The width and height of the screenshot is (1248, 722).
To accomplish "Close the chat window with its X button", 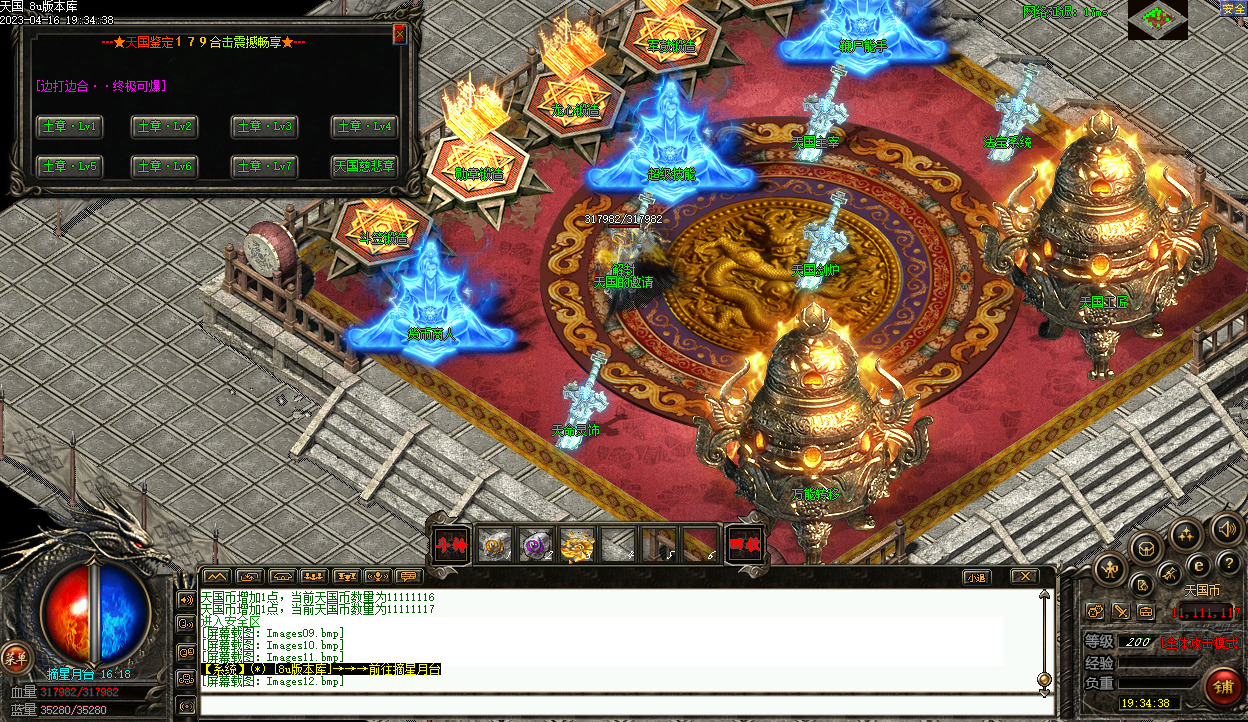I will pos(1023,577).
